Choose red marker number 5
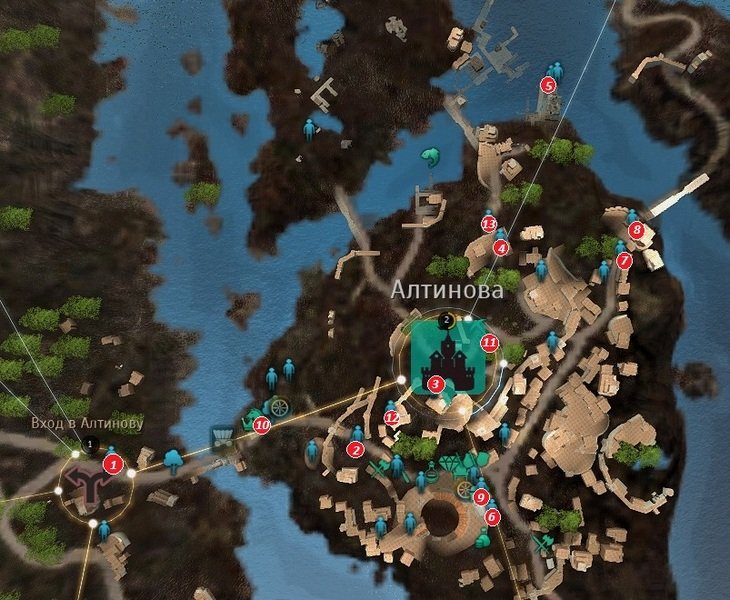The height and width of the screenshot is (600, 730). tap(548, 85)
